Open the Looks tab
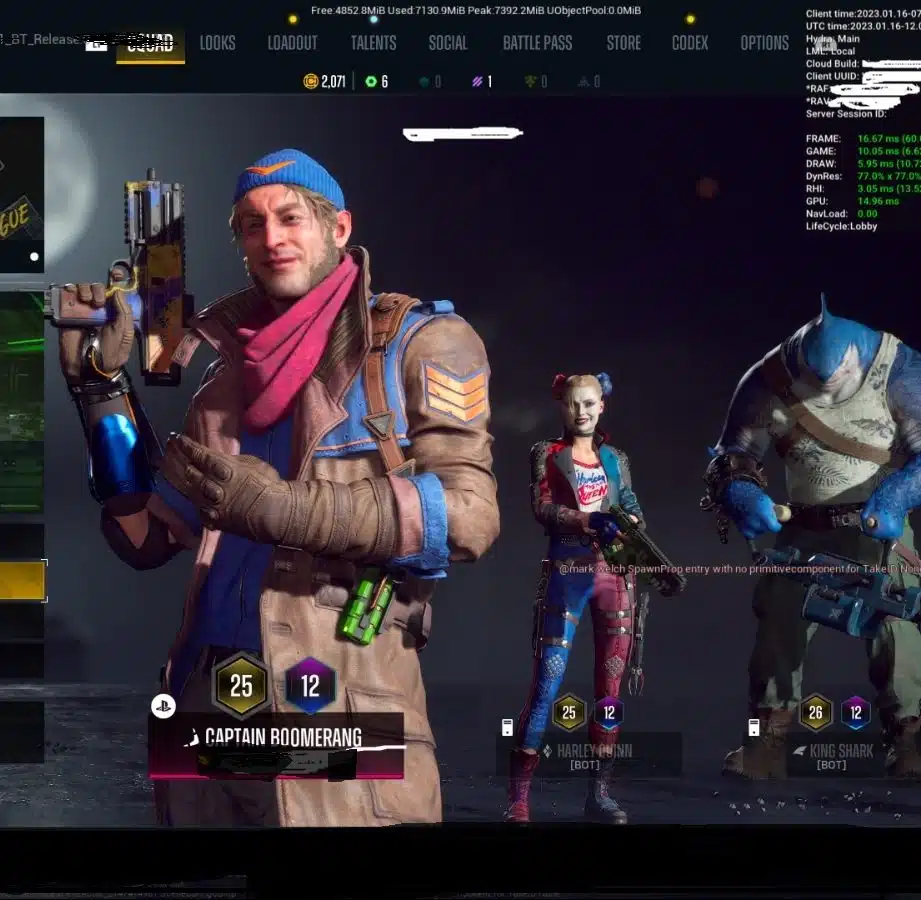 [217, 43]
